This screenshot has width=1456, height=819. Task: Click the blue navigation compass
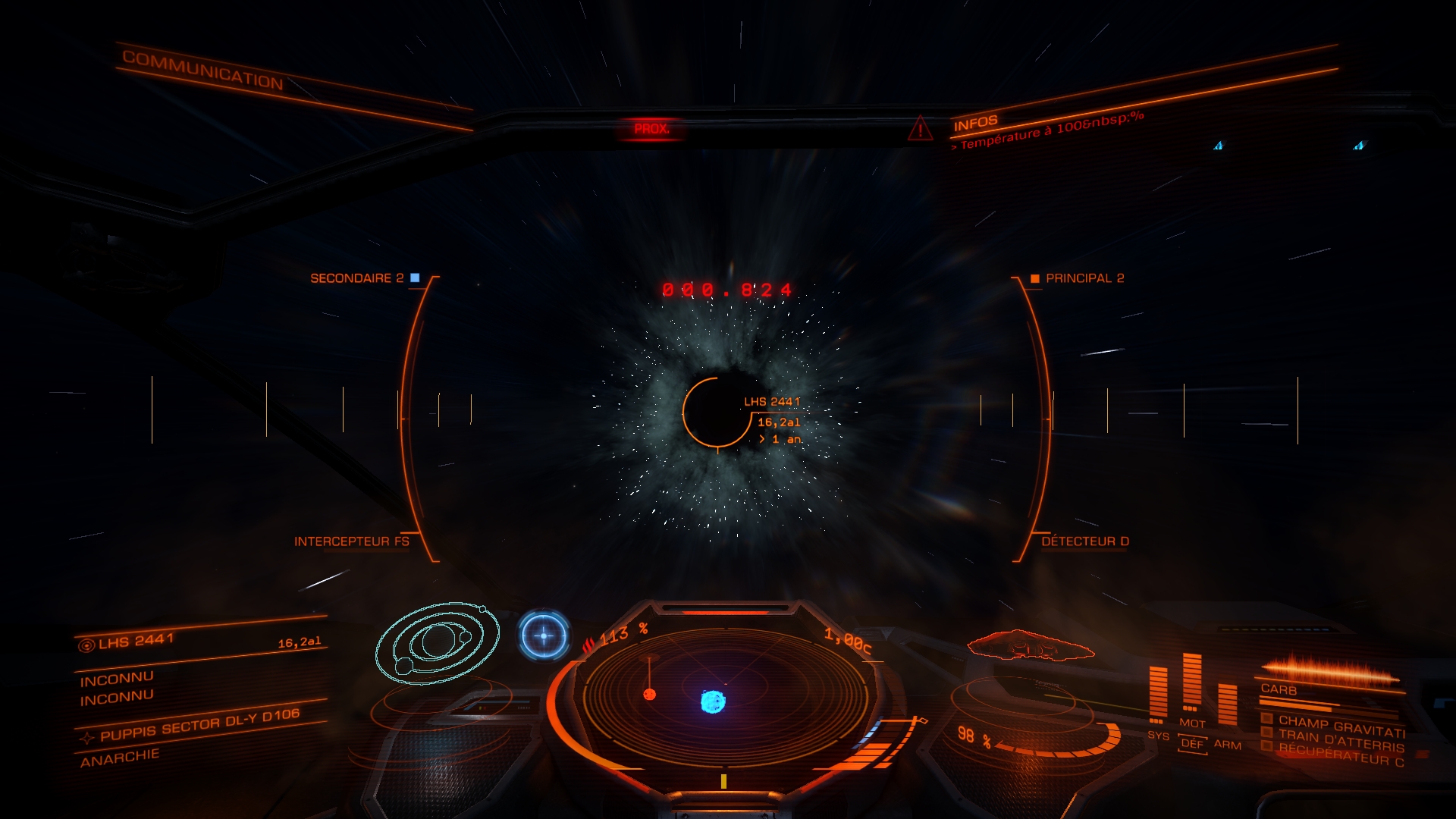[544, 635]
